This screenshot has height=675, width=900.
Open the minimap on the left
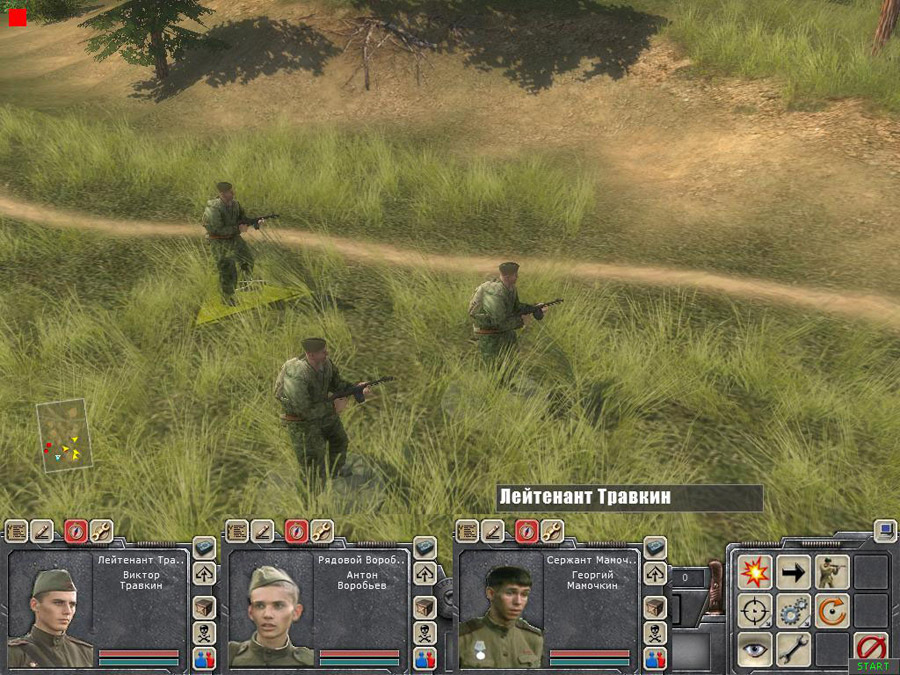click(x=65, y=437)
